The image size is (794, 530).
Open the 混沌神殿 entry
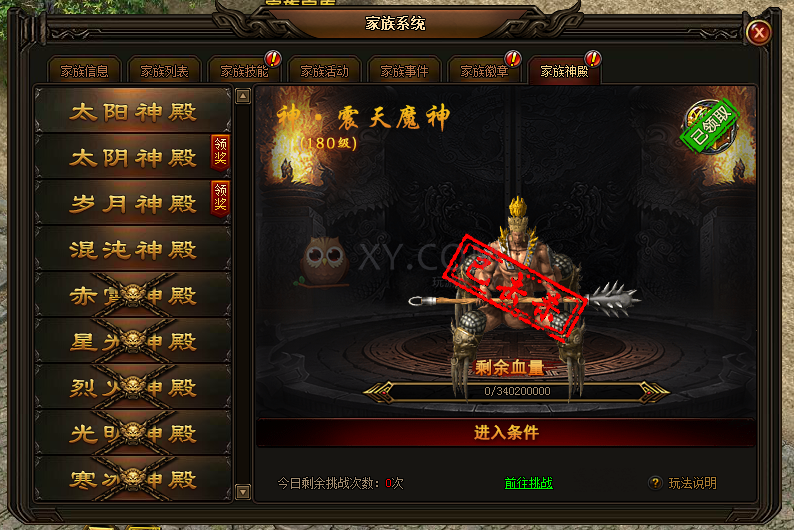pos(132,249)
